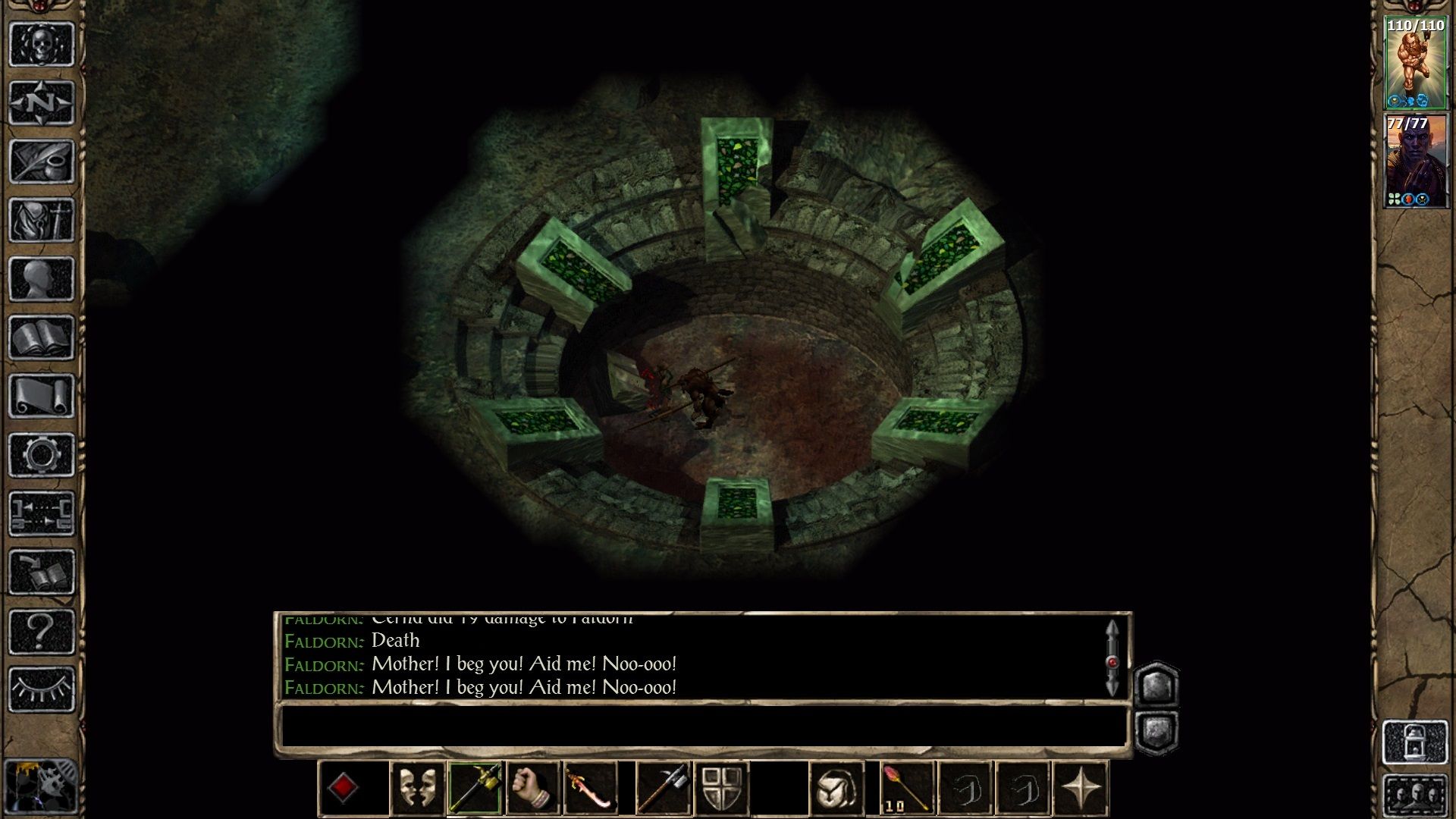Select the 110/110 hit point character portrait
Viewport: 1456px width, 819px height.
click(1415, 64)
